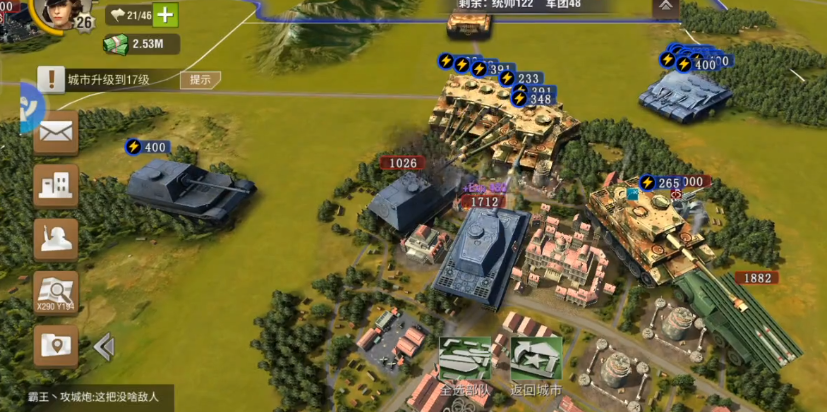Tap the green plus button beside 21/46
This screenshot has width=827, height=412.
tap(165, 15)
